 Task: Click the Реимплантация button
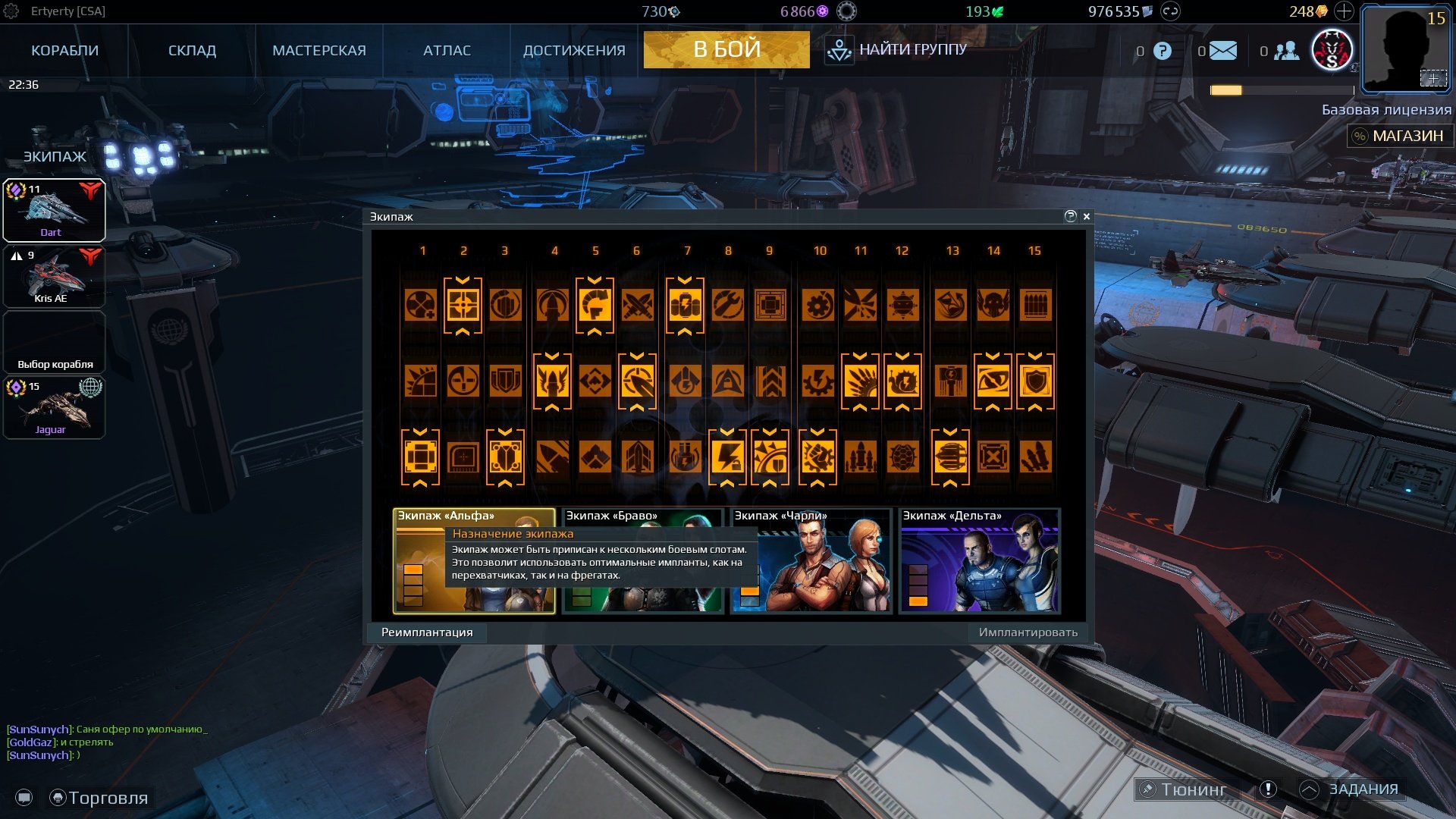tap(427, 632)
